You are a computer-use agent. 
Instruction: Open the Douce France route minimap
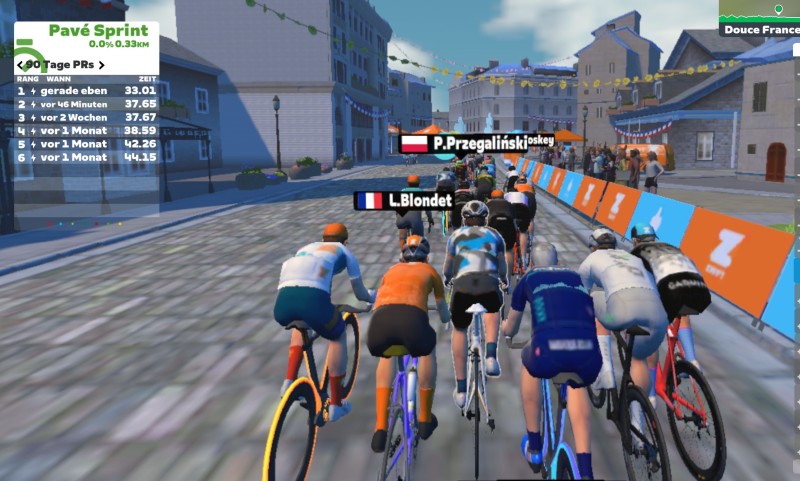click(759, 18)
